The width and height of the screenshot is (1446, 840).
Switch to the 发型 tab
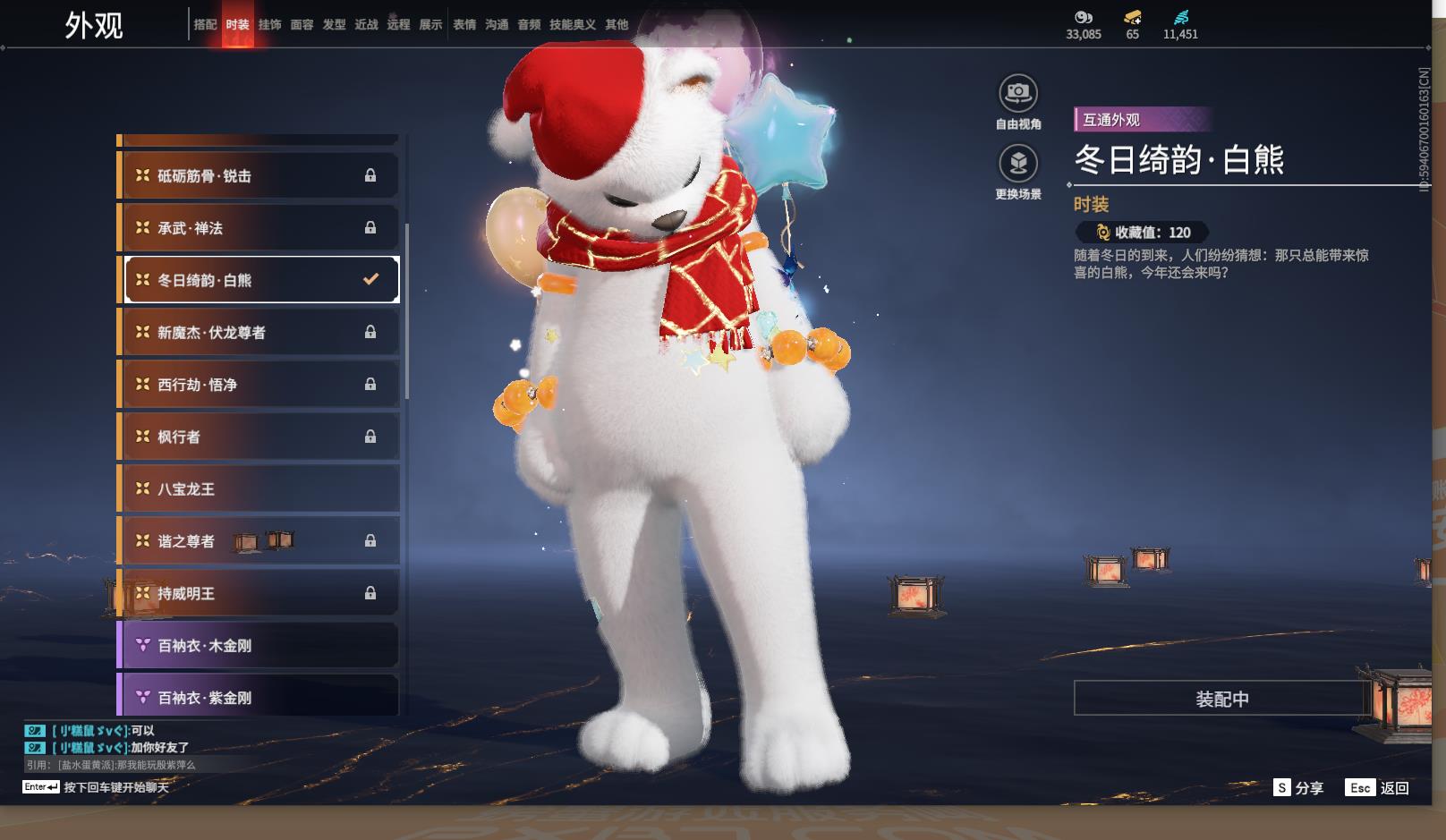(x=334, y=25)
